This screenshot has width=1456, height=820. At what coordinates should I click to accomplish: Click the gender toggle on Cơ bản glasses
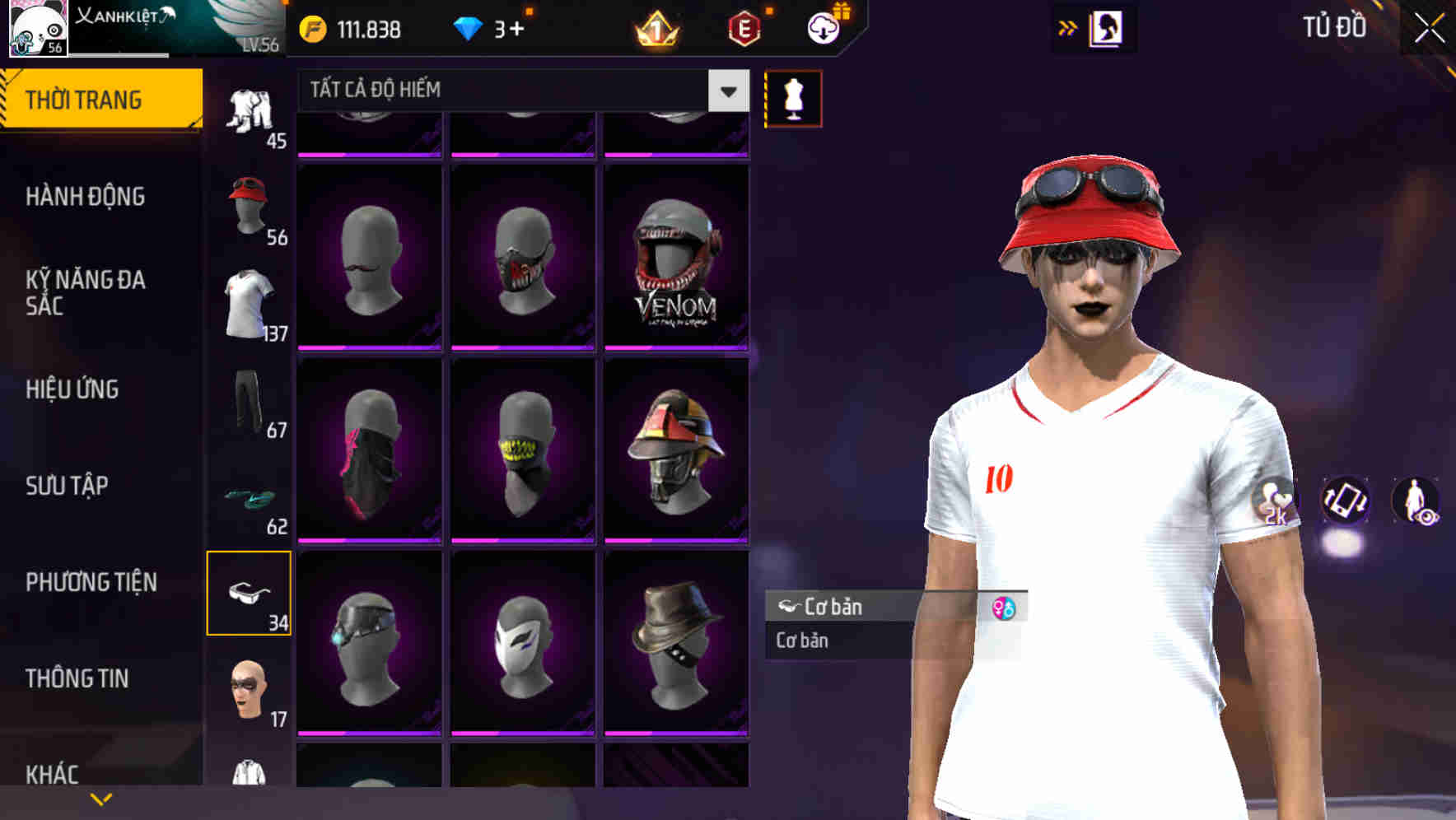point(1004,607)
